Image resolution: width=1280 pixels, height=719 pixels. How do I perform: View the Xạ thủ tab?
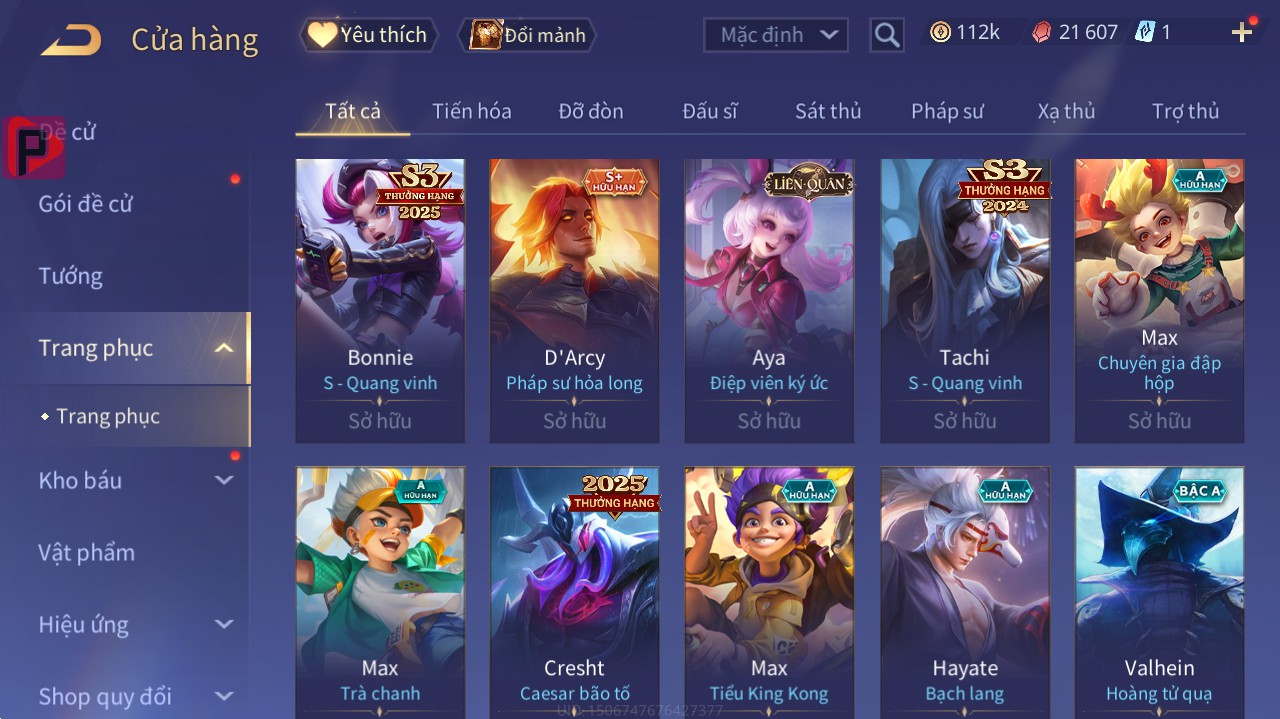coord(1066,111)
